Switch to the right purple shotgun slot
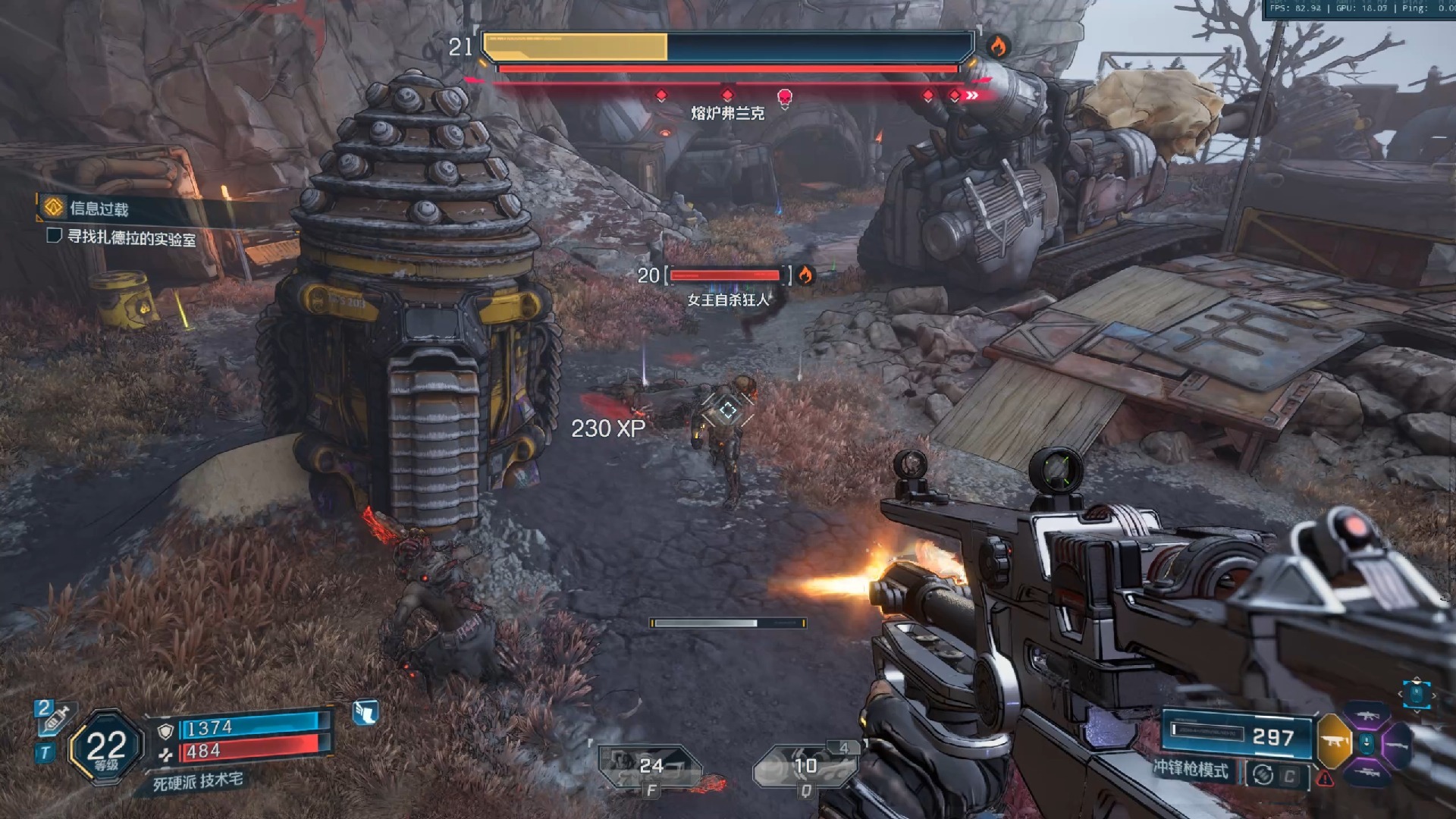Viewport: 1456px width, 819px height. pos(1397,745)
